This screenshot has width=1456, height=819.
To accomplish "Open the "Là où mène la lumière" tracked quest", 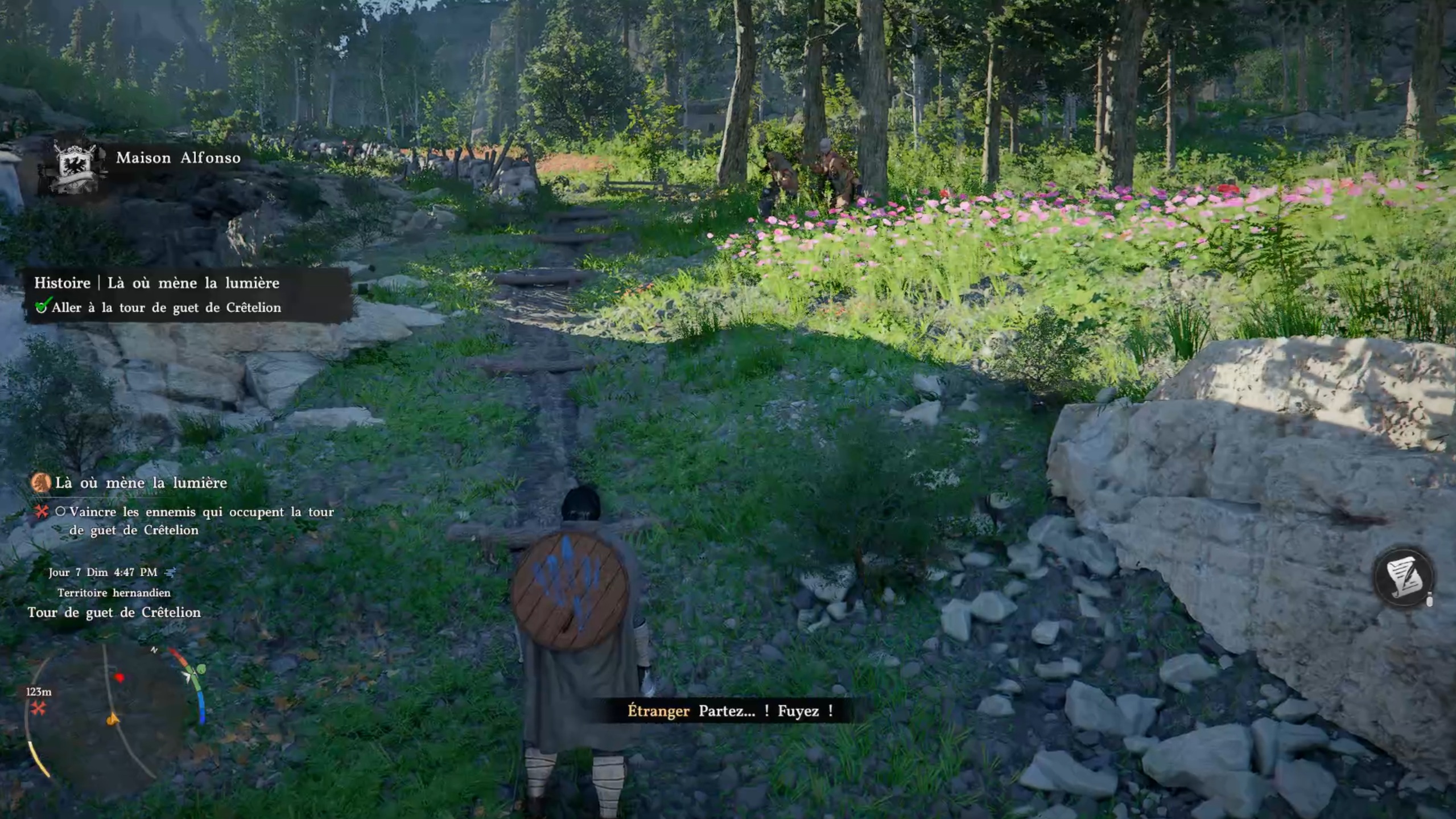I will coord(141,483).
